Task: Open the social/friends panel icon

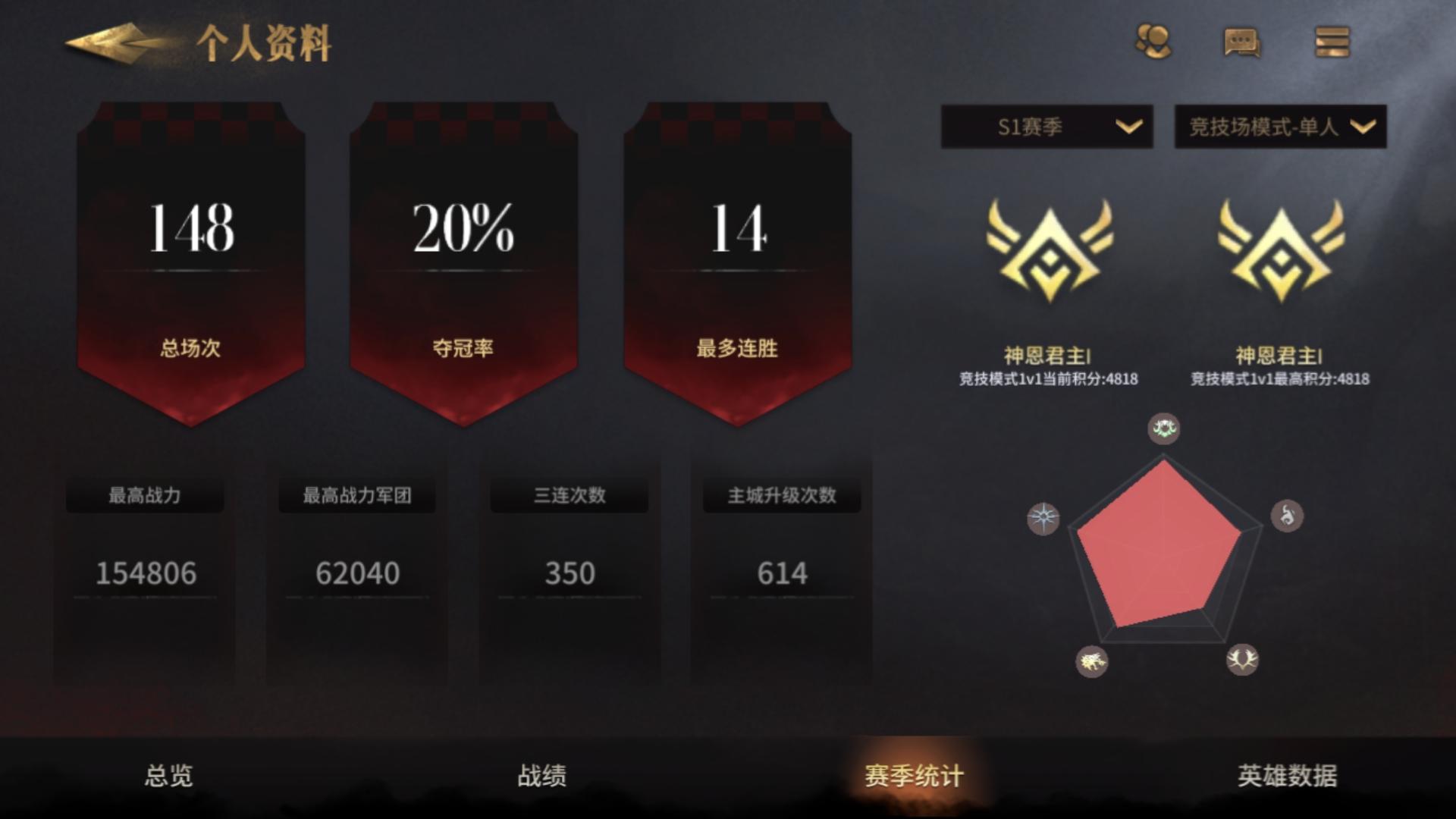Action: [1153, 43]
